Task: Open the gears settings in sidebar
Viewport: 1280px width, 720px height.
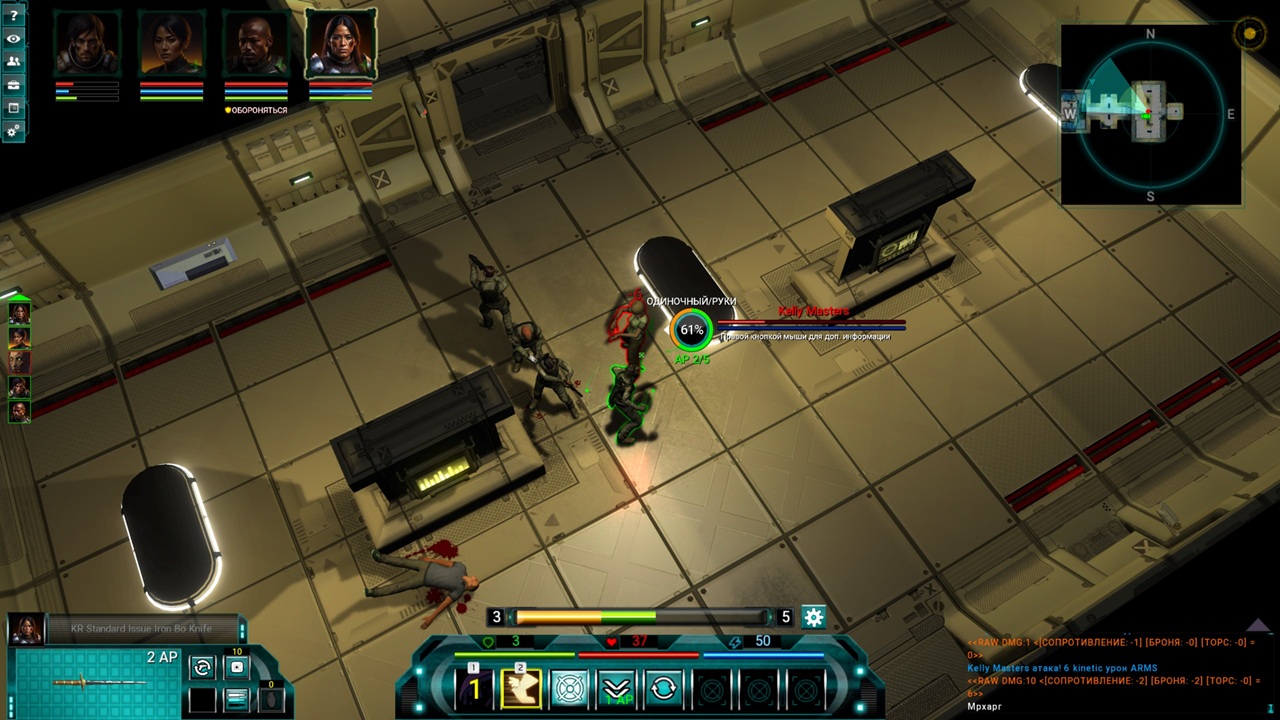Action: pos(13,131)
